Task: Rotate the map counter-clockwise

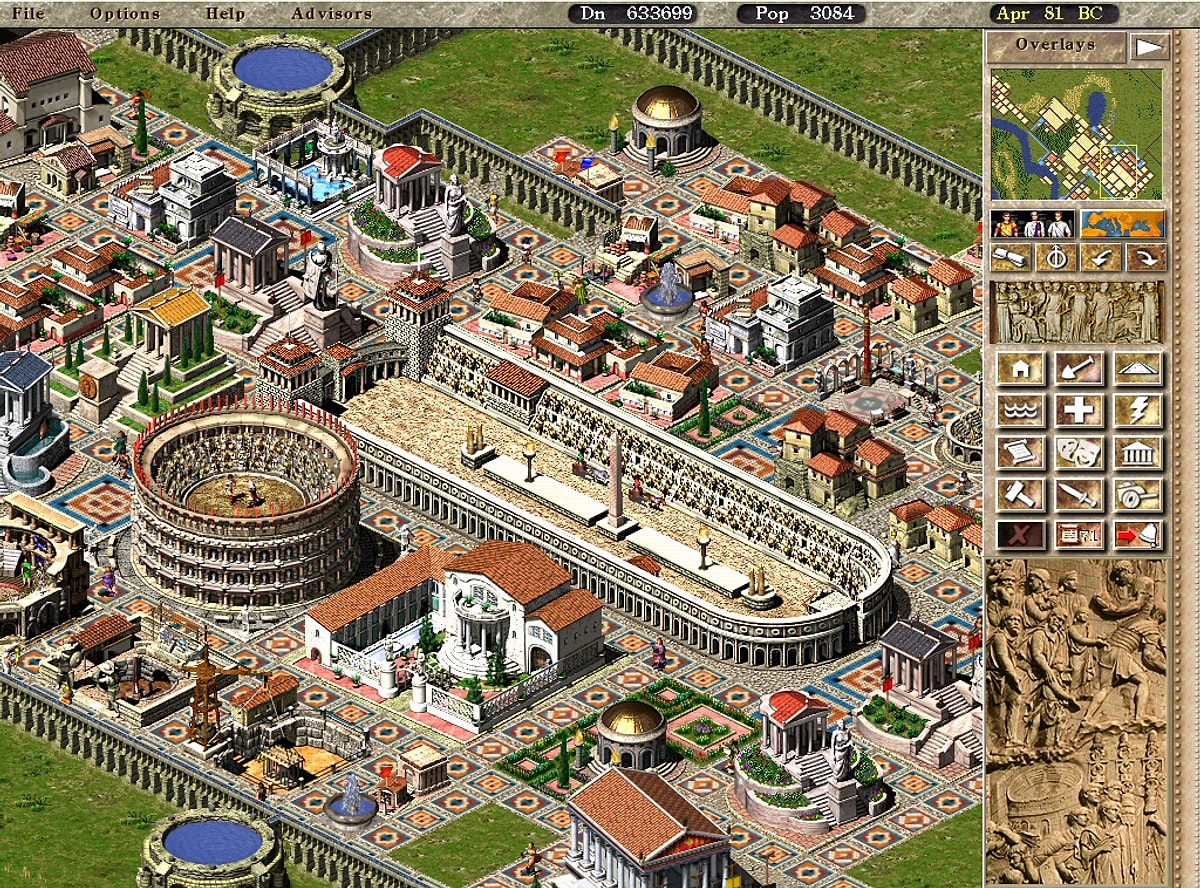Action: pos(1100,258)
